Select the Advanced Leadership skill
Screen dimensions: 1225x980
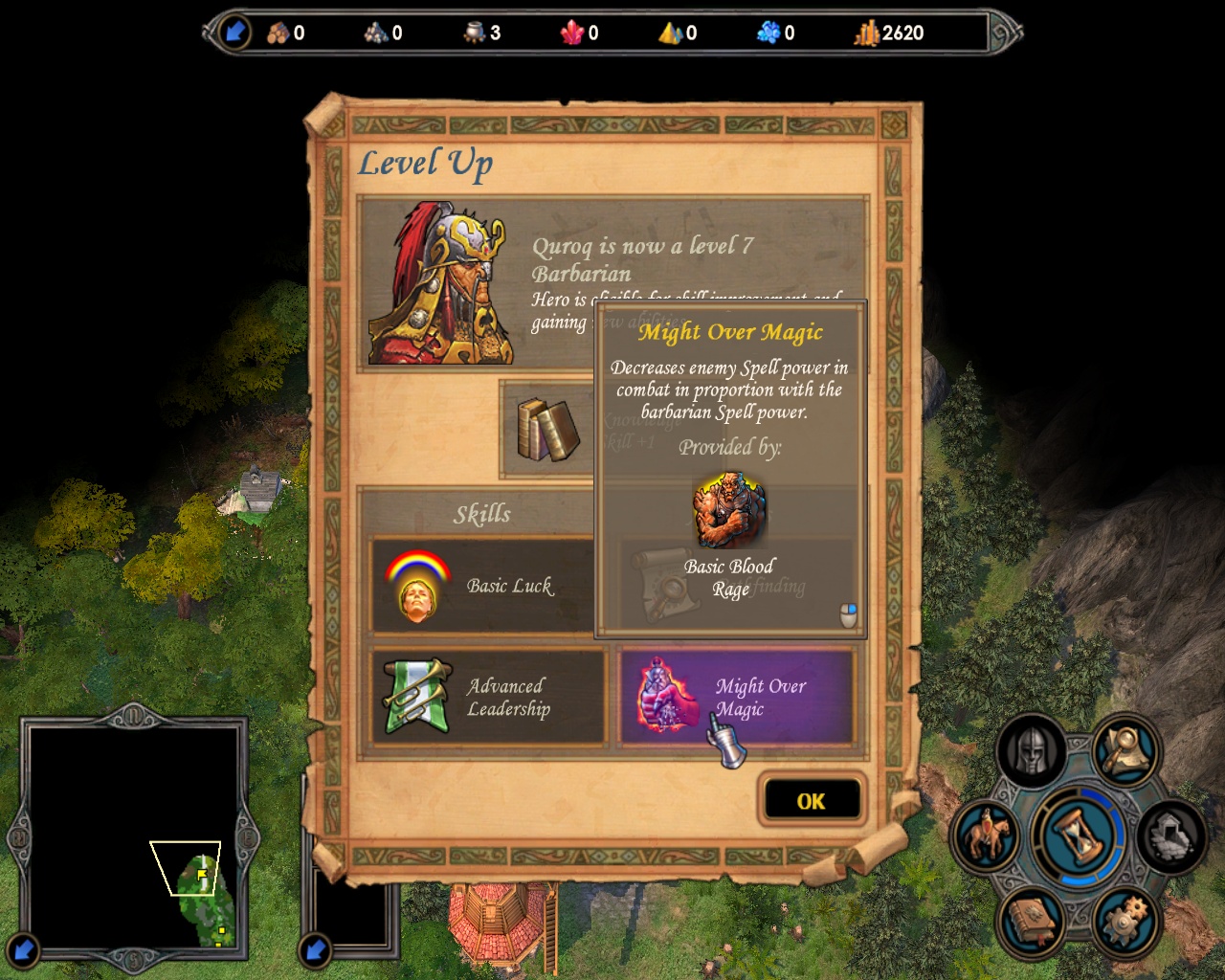click(488, 698)
